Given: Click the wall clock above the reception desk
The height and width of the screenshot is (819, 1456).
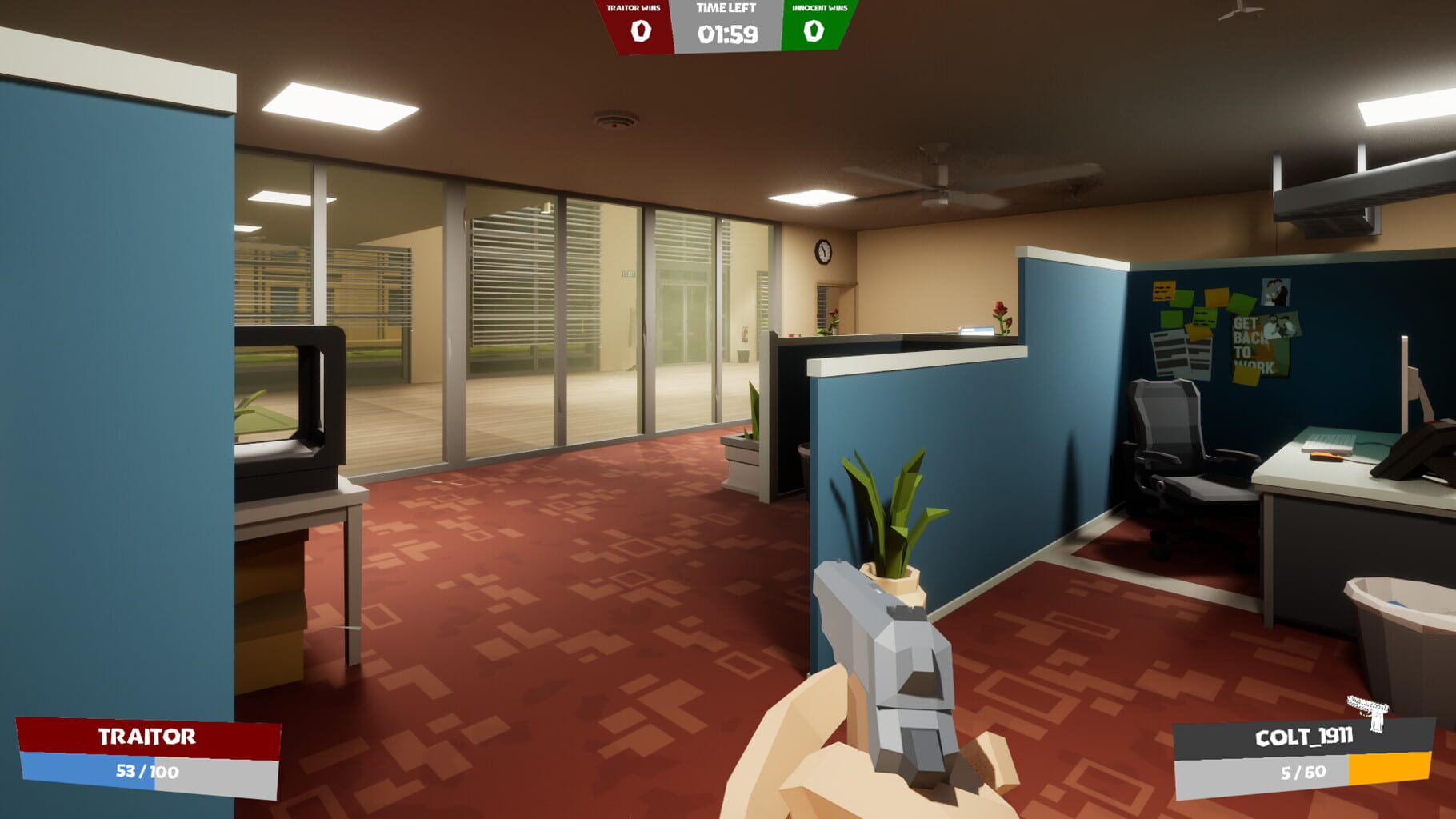Looking at the screenshot, I should click(x=822, y=253).
